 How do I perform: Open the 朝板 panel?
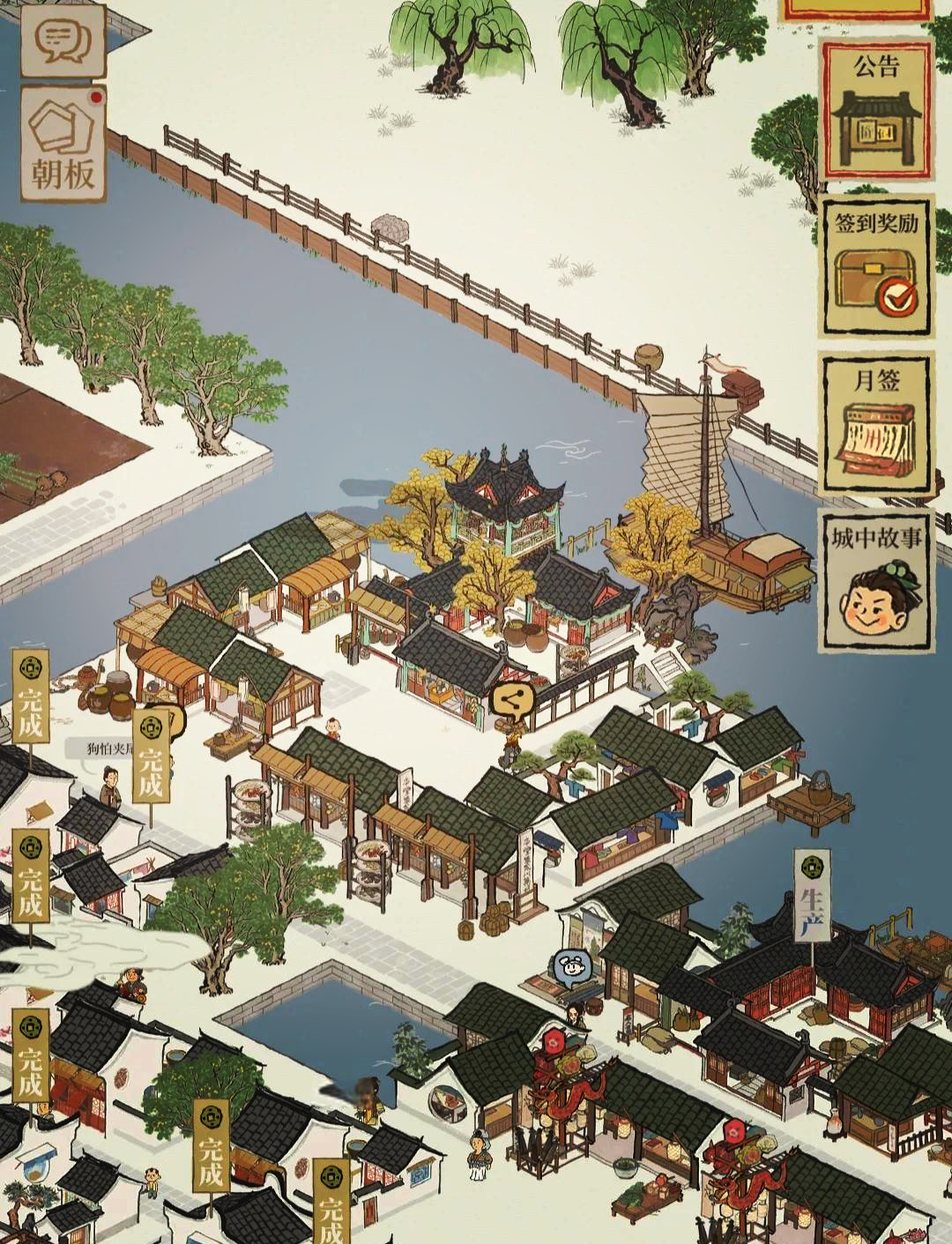[x=62, y=145]
